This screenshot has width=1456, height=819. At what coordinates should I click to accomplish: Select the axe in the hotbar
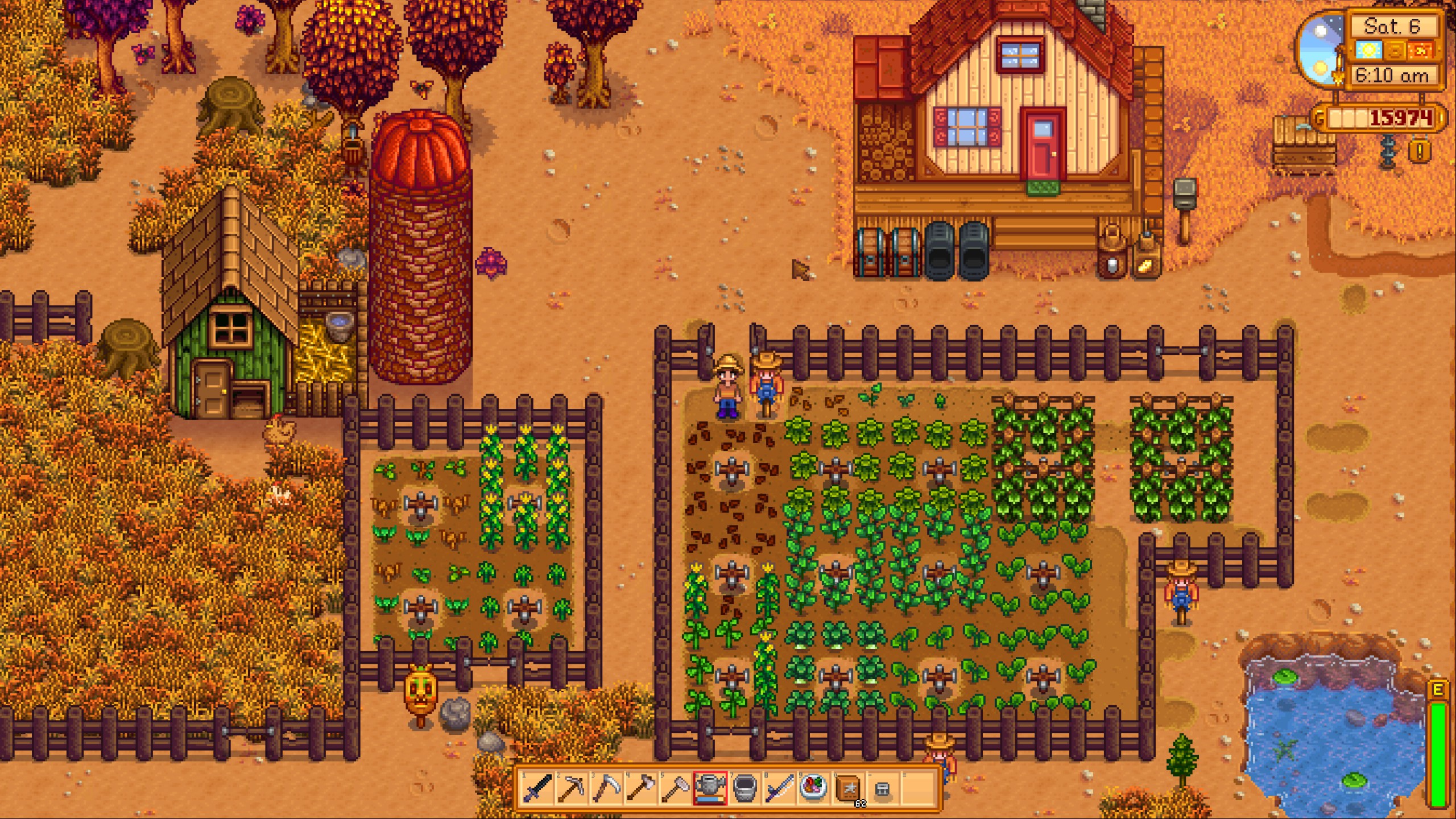point(641,788)
